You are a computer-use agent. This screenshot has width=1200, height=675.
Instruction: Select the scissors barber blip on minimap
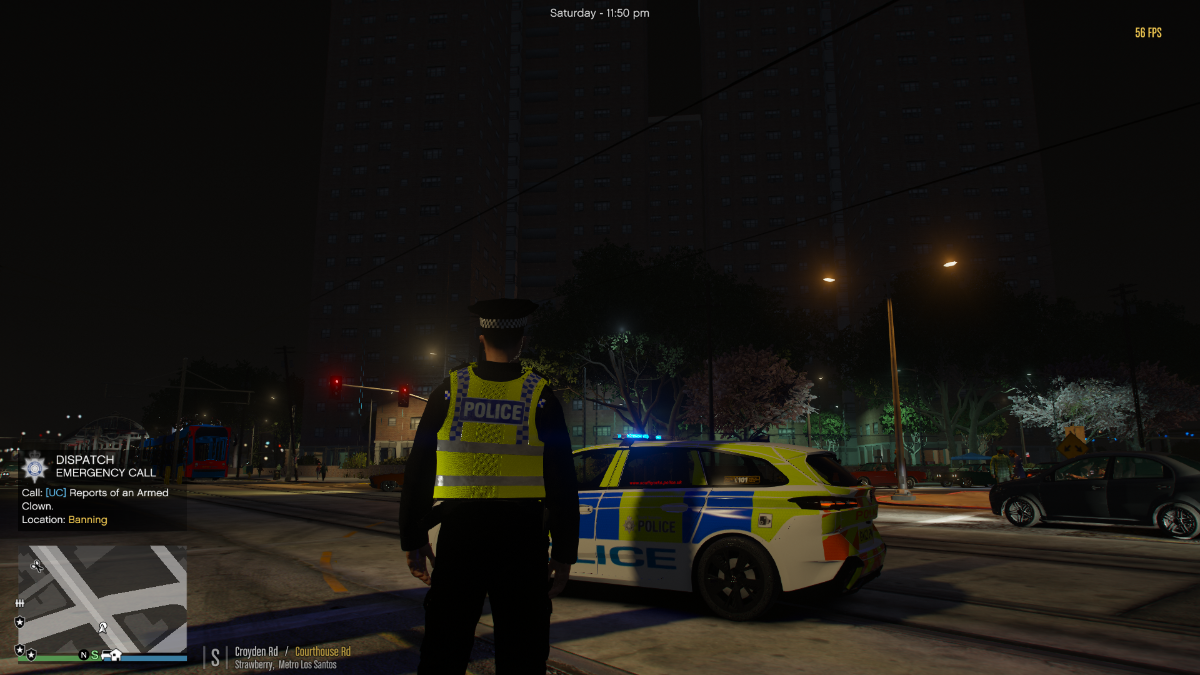[x=38, y=566]
